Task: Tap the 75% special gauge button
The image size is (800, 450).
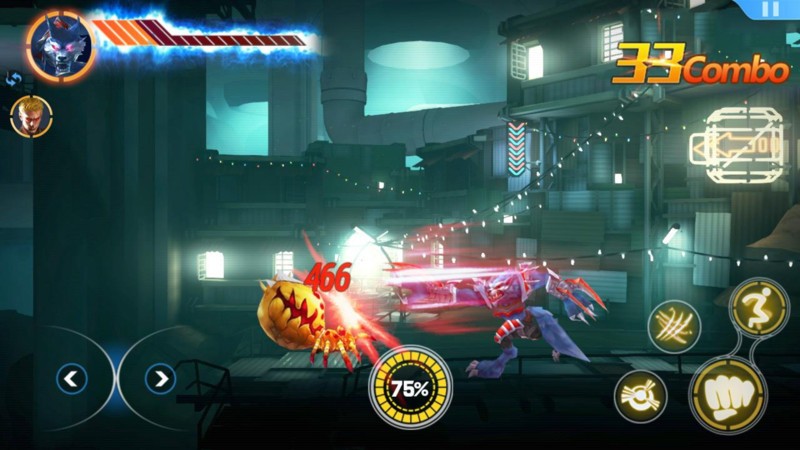Action: click(411, 386)
